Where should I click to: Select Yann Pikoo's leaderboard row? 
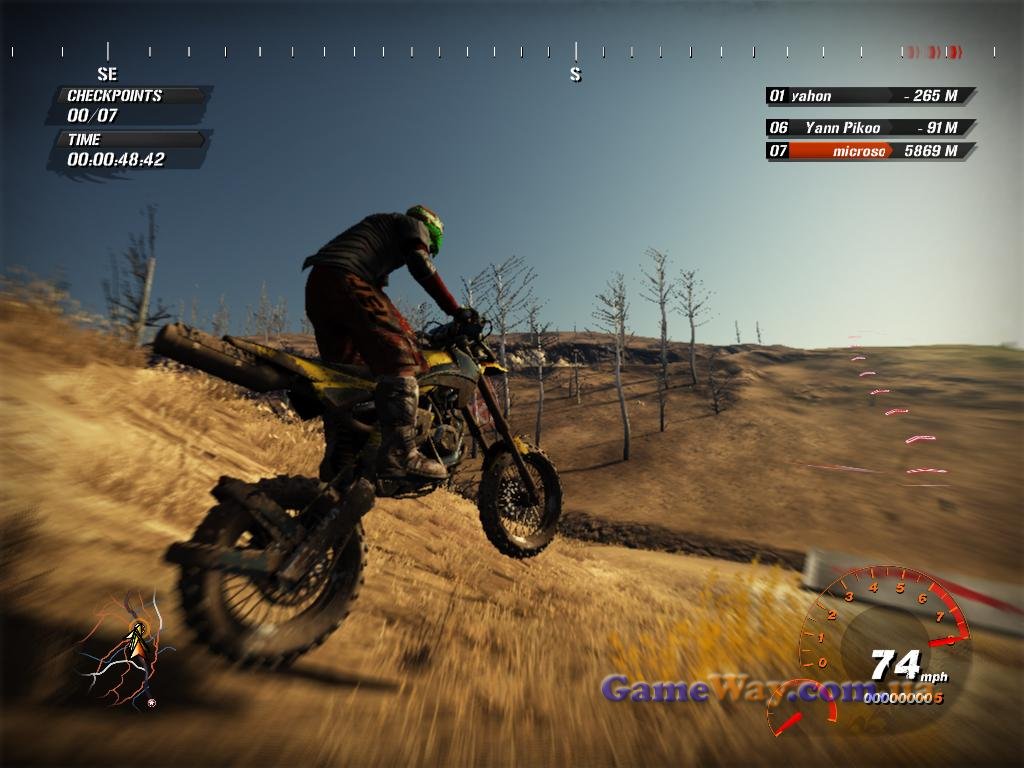pos(870,128)
